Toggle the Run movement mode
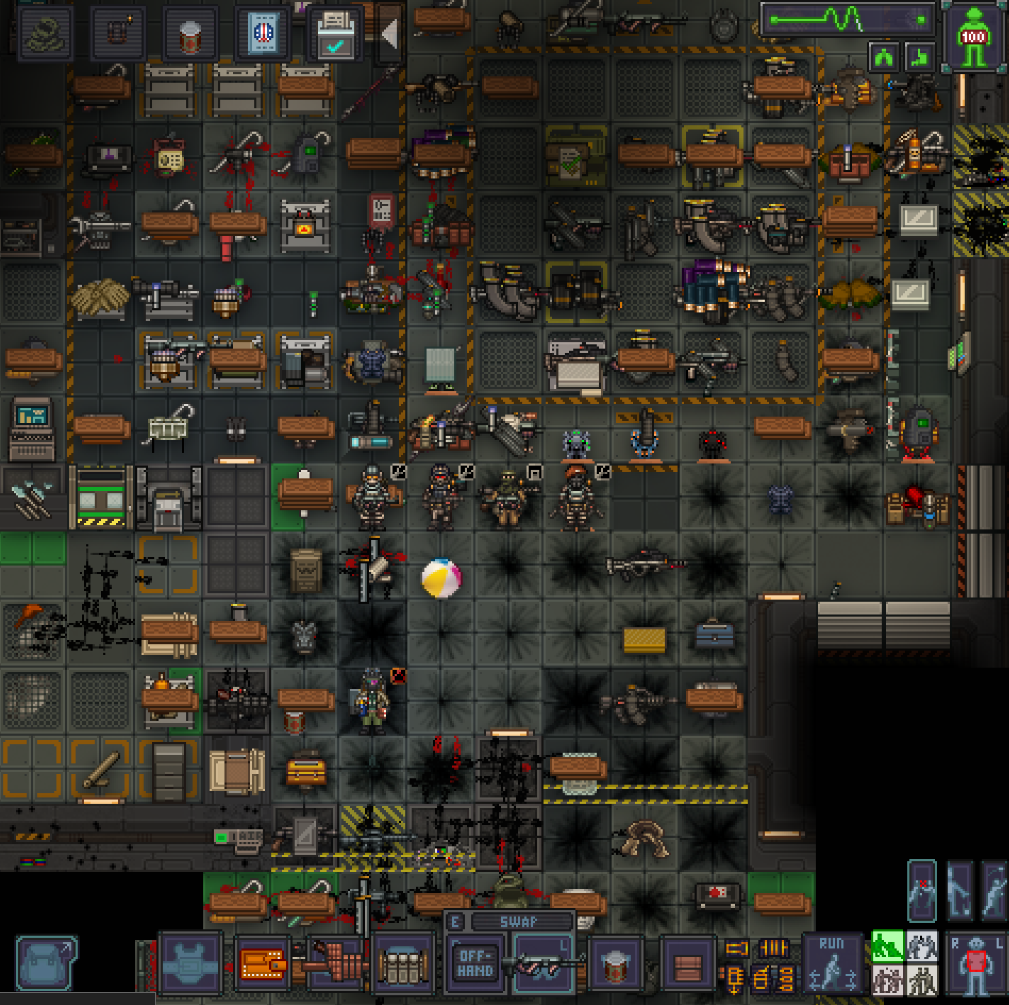This screenshot has height=1005, width=1009. click(832, 964)
